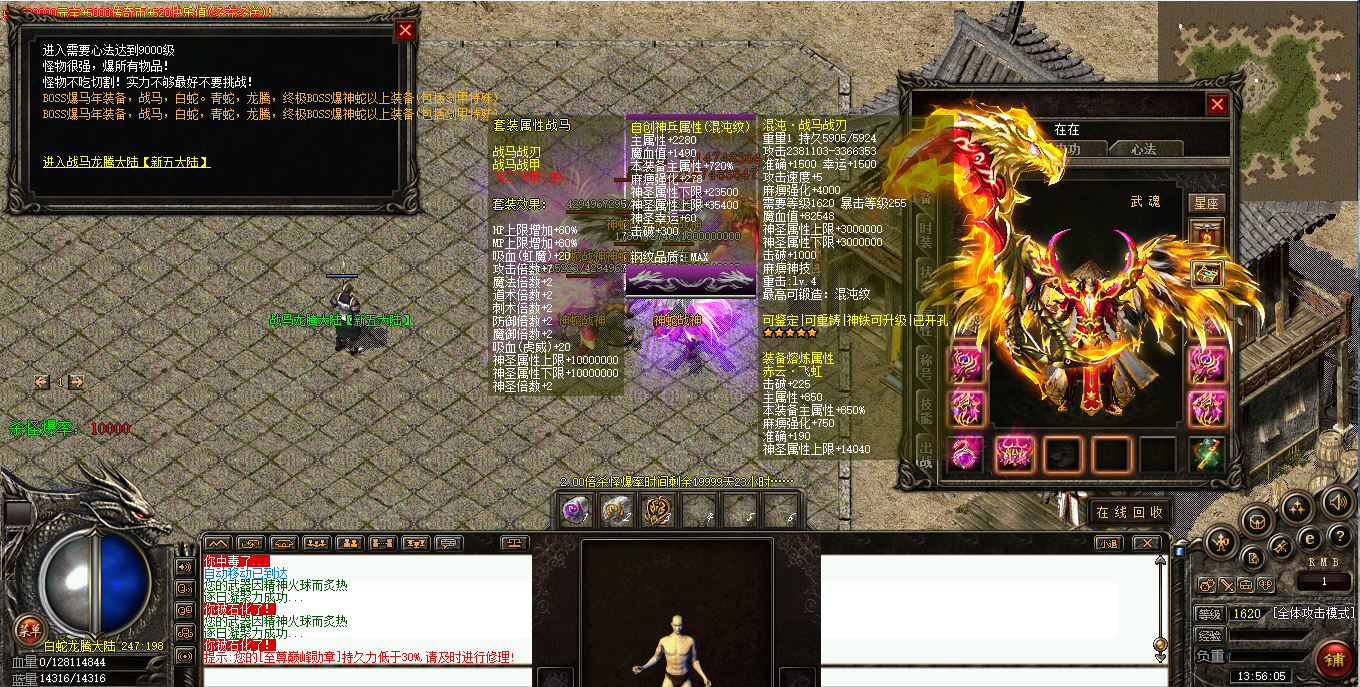Switch to the 心法 tab
This screenshot has width=1360, height=687.
pyautogui.click(x=1143, y=149)
